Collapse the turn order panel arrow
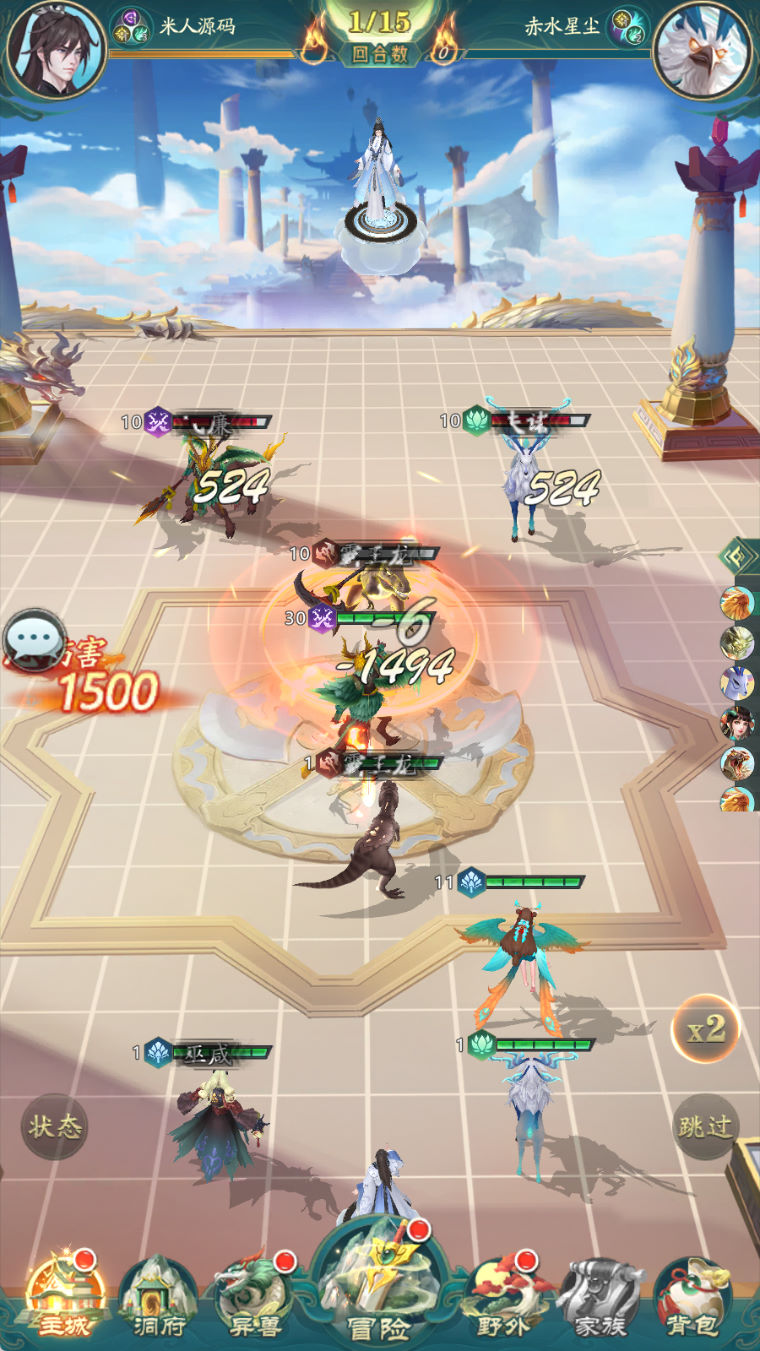760x1351 pixels. click(740, 556)
